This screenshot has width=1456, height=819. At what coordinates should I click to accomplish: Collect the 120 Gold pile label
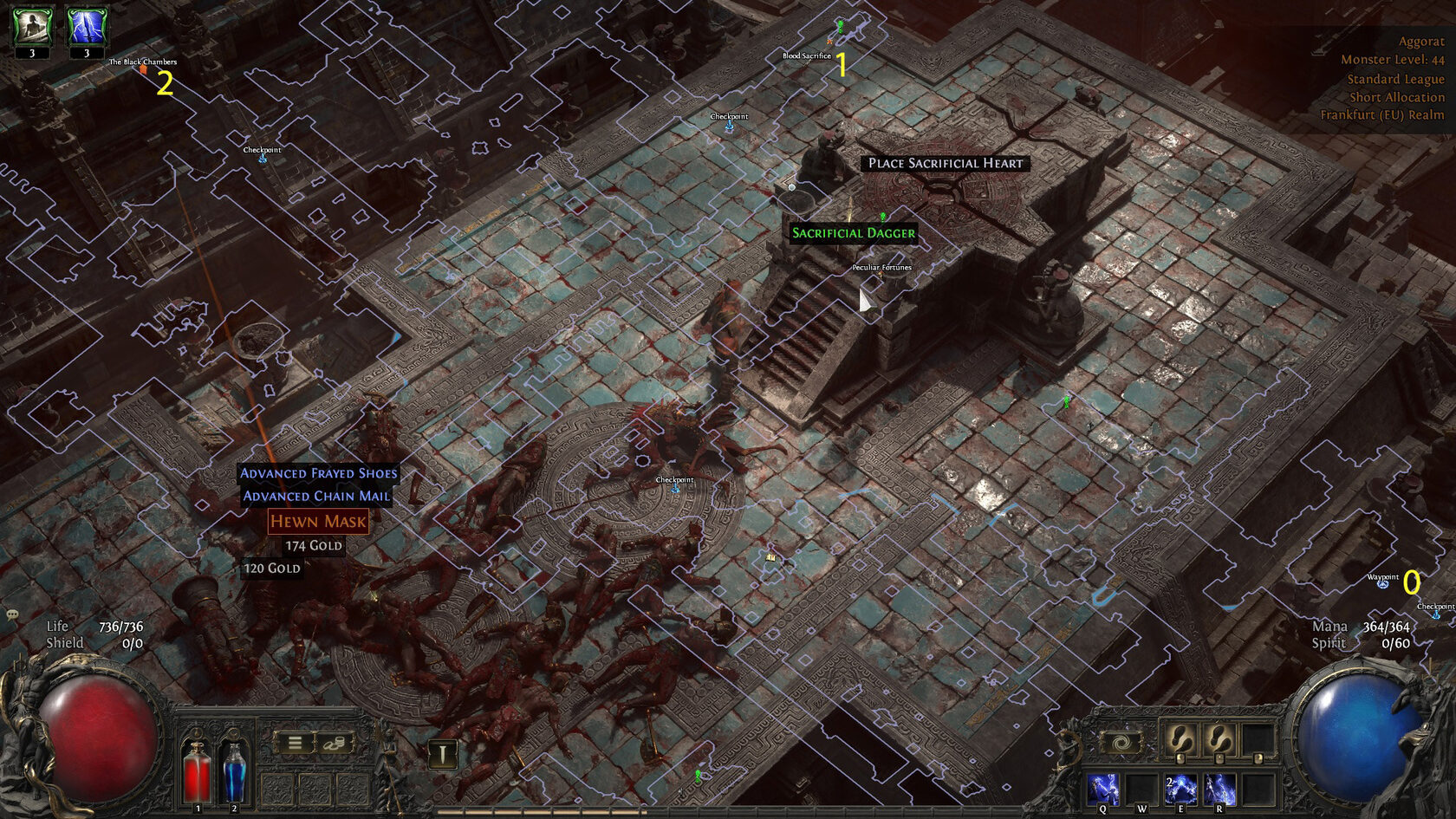[x=272, y=569]
